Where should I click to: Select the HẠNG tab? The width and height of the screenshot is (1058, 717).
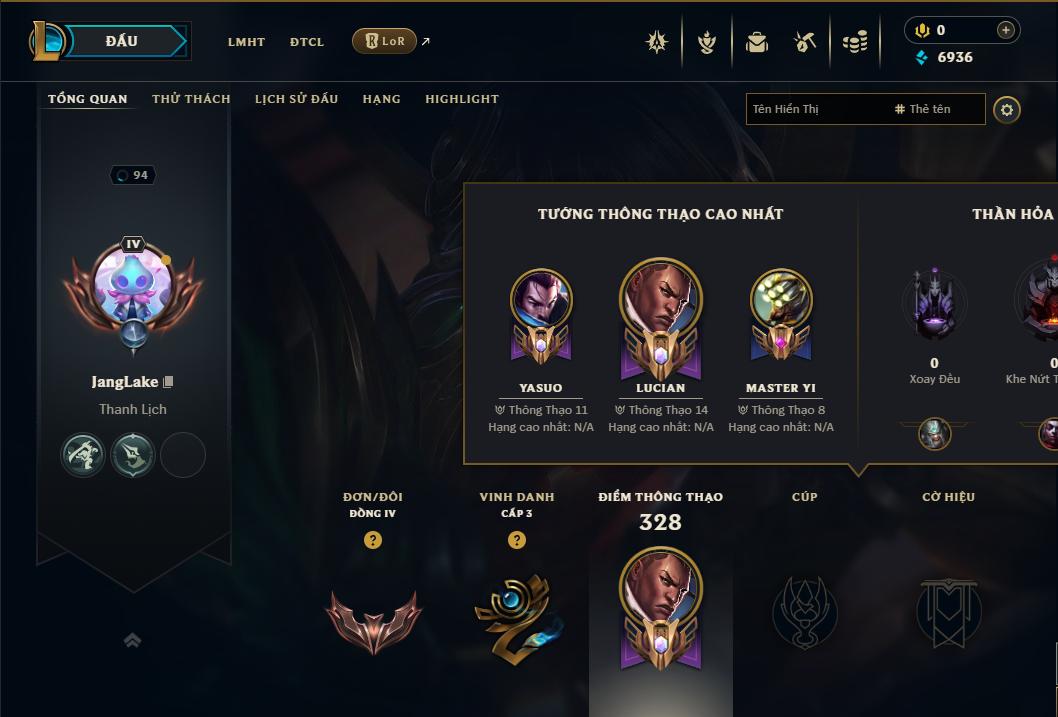[x=381, y=99]
